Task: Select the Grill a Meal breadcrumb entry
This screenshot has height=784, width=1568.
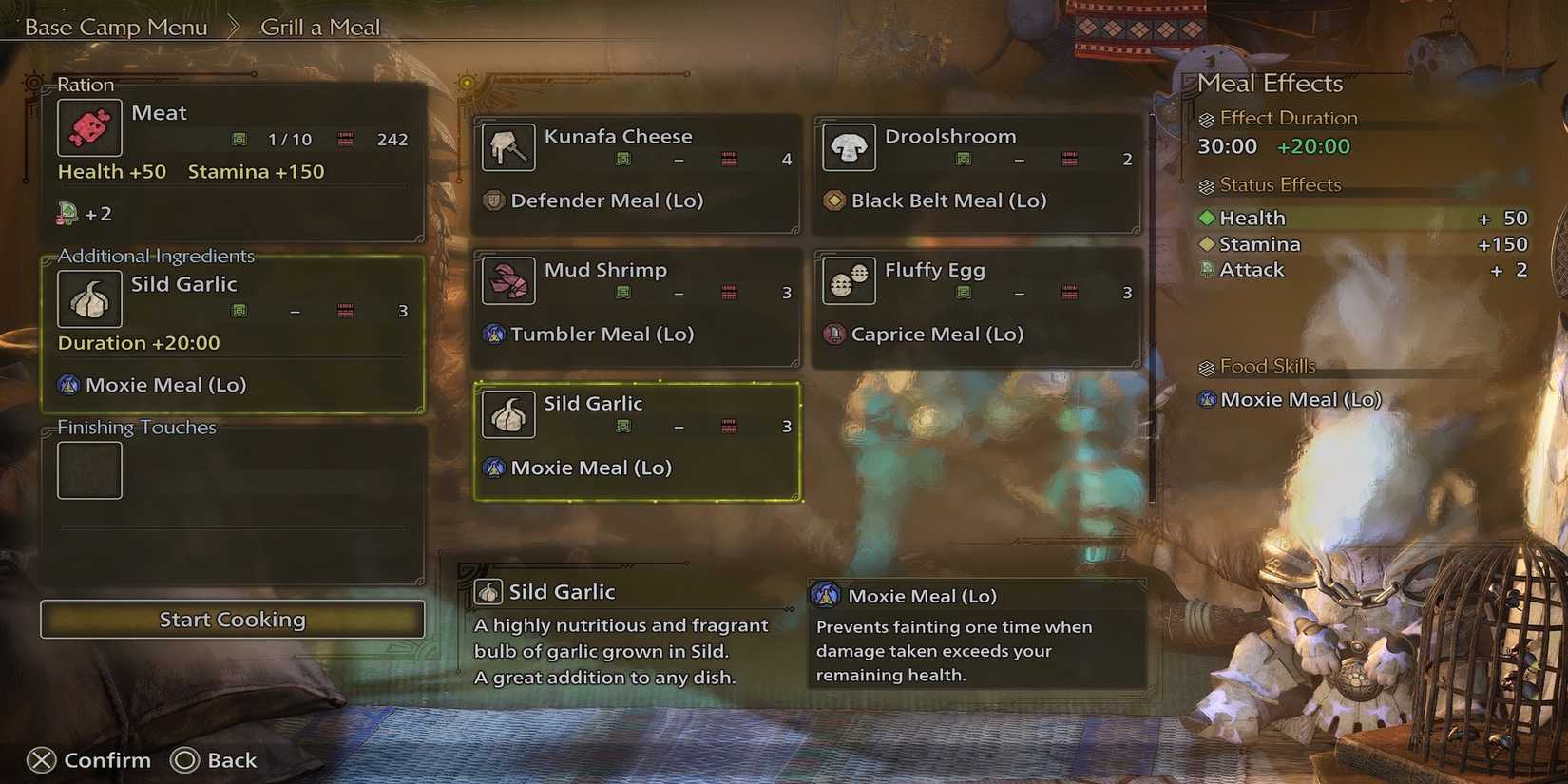Action: (x=319, y=27)
